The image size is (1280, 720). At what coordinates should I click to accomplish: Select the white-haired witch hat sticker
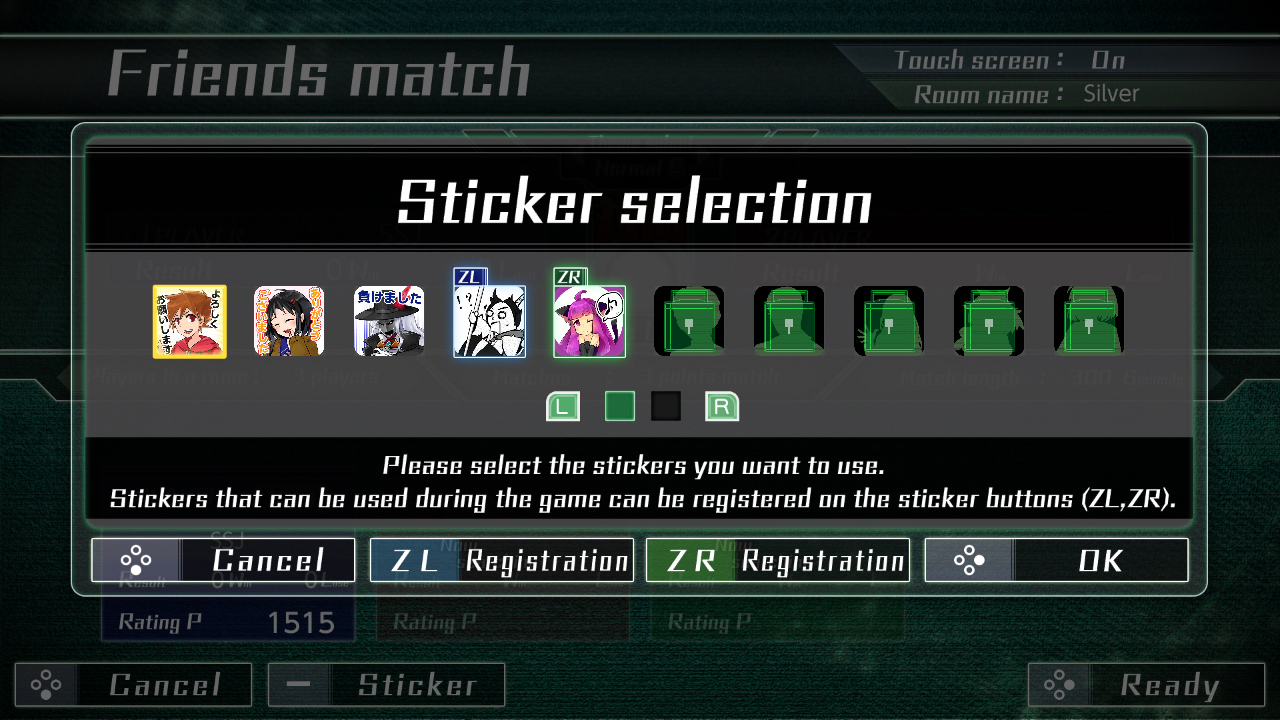(x=389, y=321)
